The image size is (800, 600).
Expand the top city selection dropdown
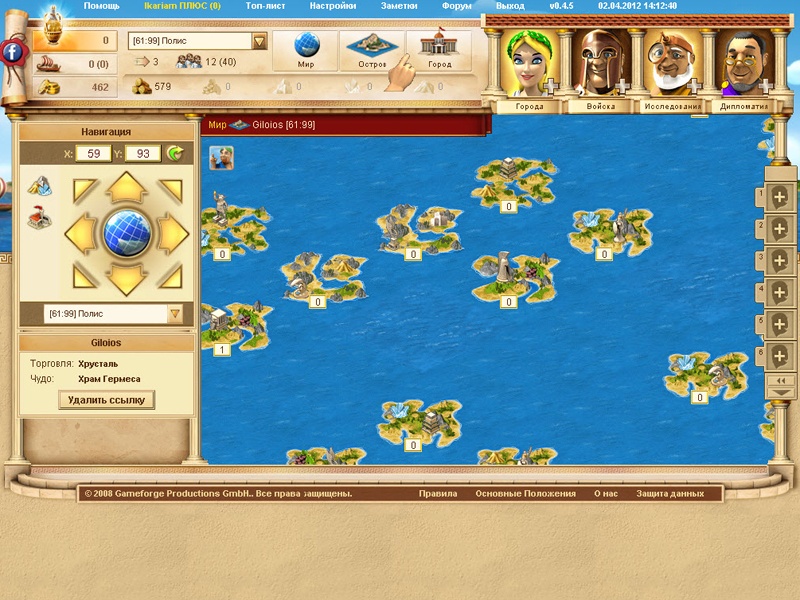click(x=260, y=41)
